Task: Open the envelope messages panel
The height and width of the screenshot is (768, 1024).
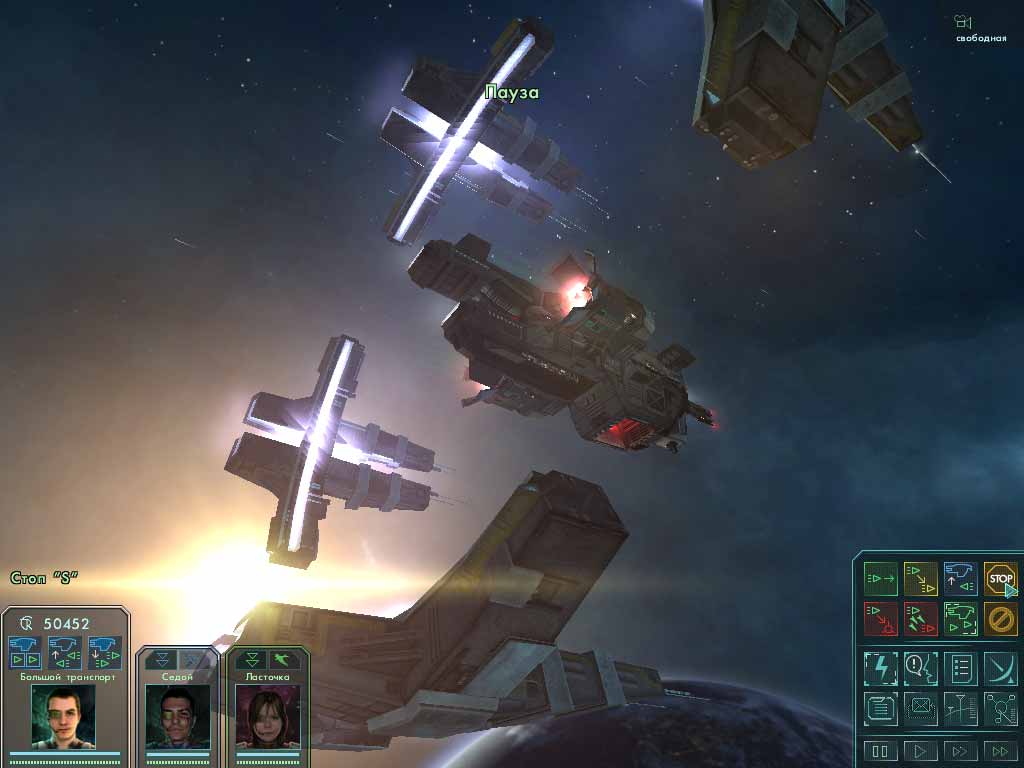Action: (x=920, y=708)
